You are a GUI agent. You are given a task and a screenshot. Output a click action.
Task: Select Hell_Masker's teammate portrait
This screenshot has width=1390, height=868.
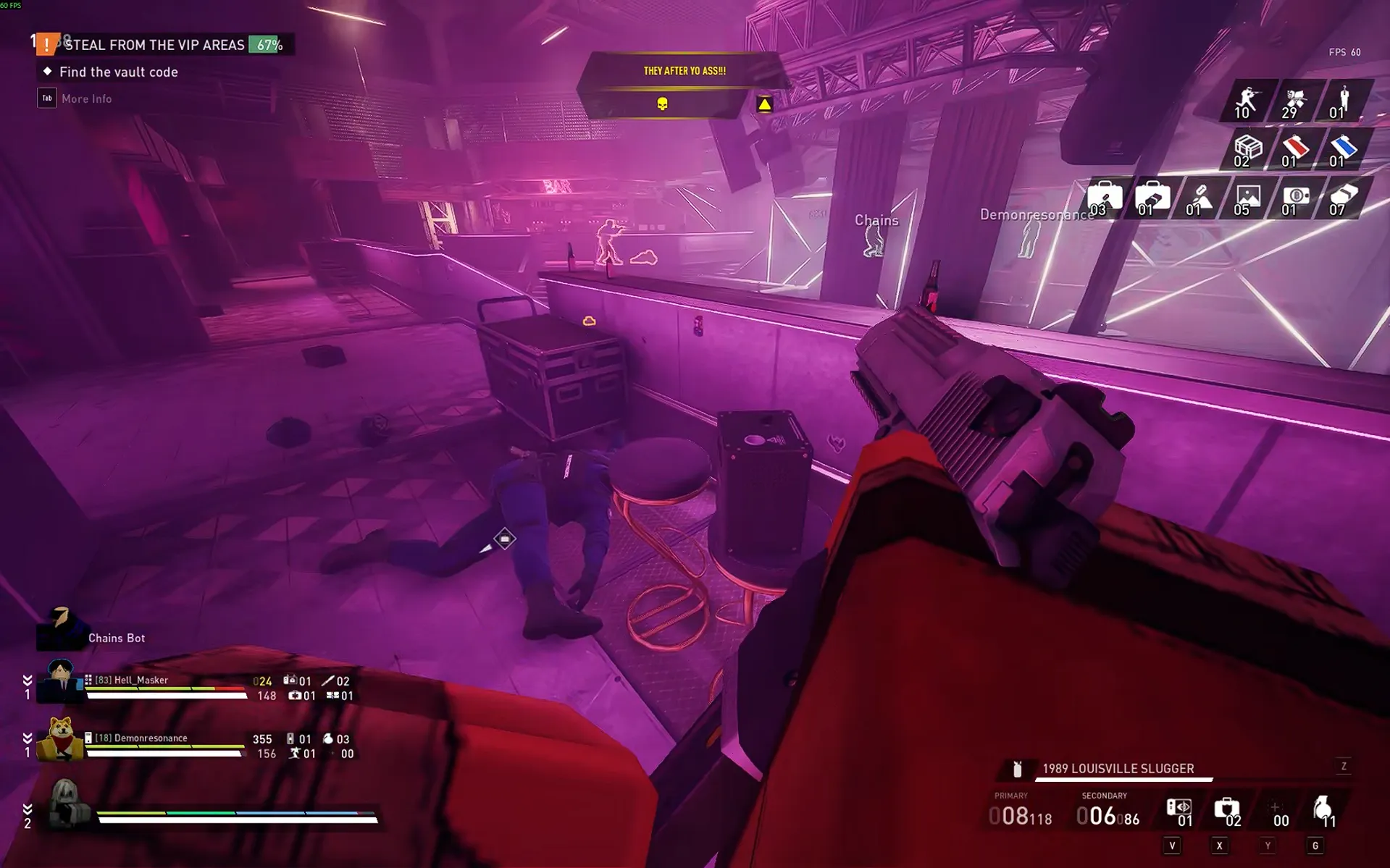pos(61,681)
